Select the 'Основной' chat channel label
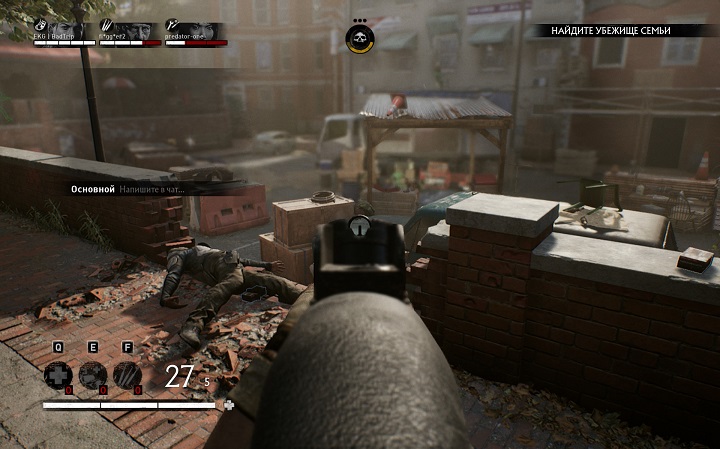Screen dimensions: 720x449 (x=93, y=188)
